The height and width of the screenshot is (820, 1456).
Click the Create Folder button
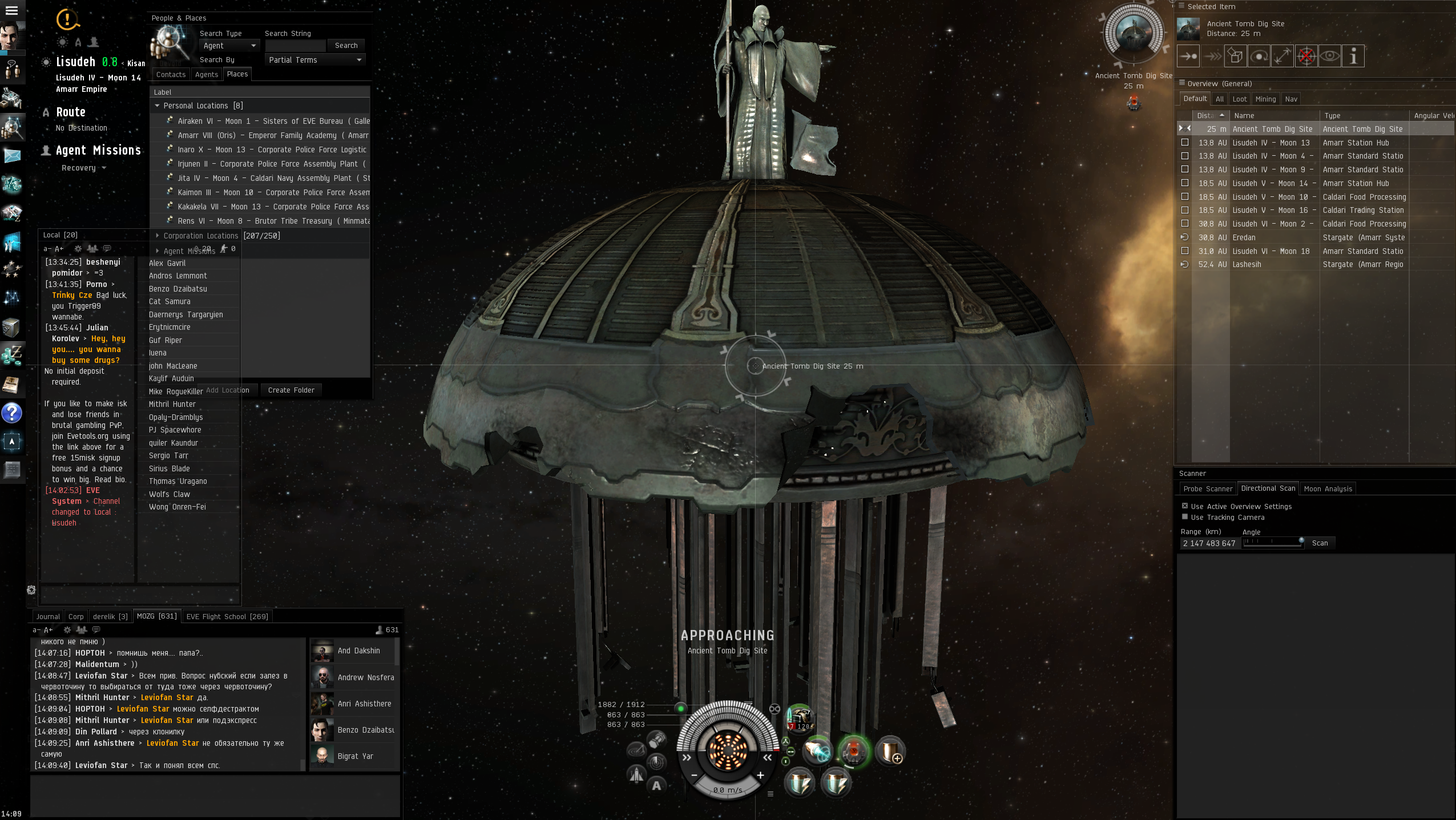pos(291,390)
